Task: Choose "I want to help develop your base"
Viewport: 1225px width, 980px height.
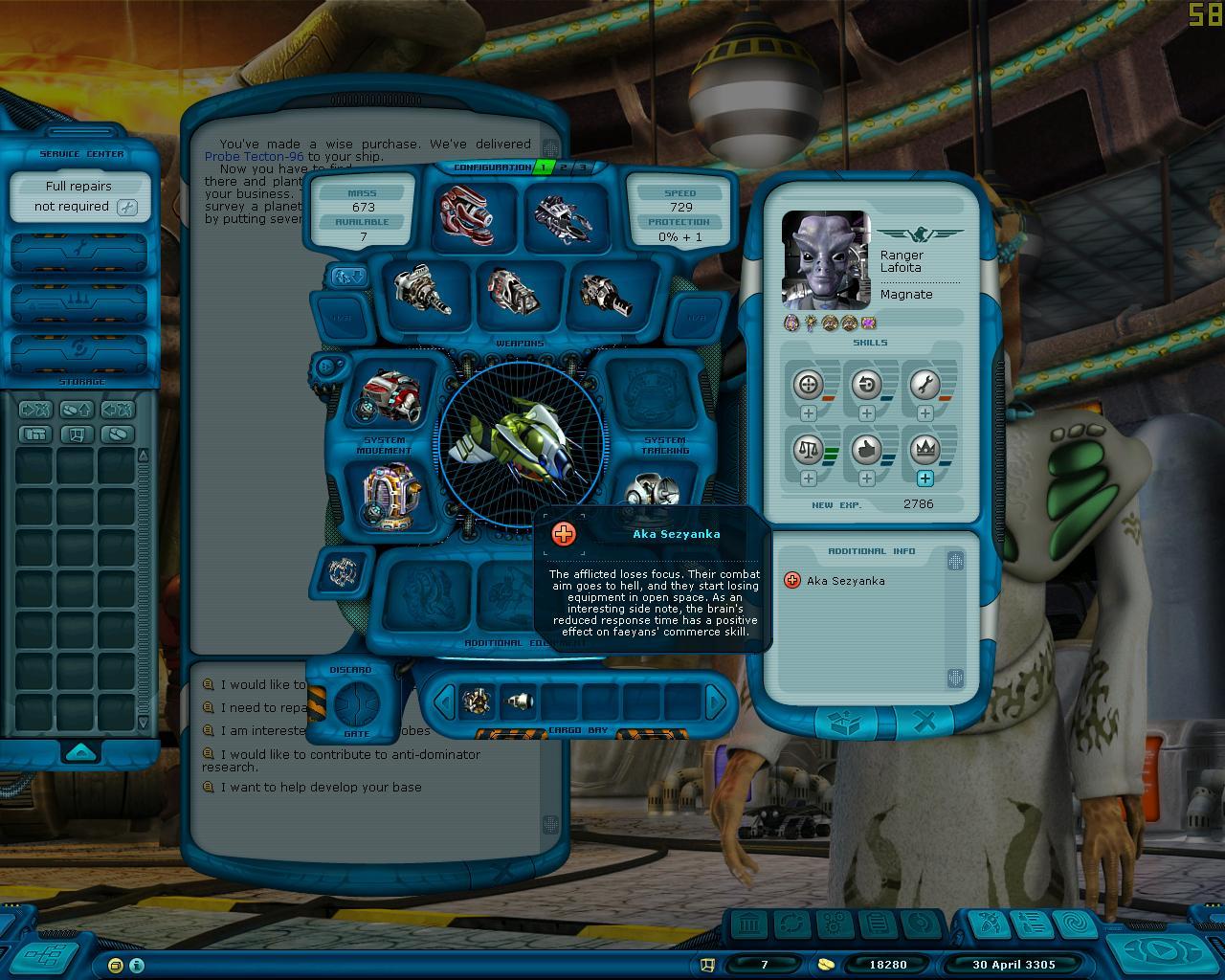Action: point(321,788)
